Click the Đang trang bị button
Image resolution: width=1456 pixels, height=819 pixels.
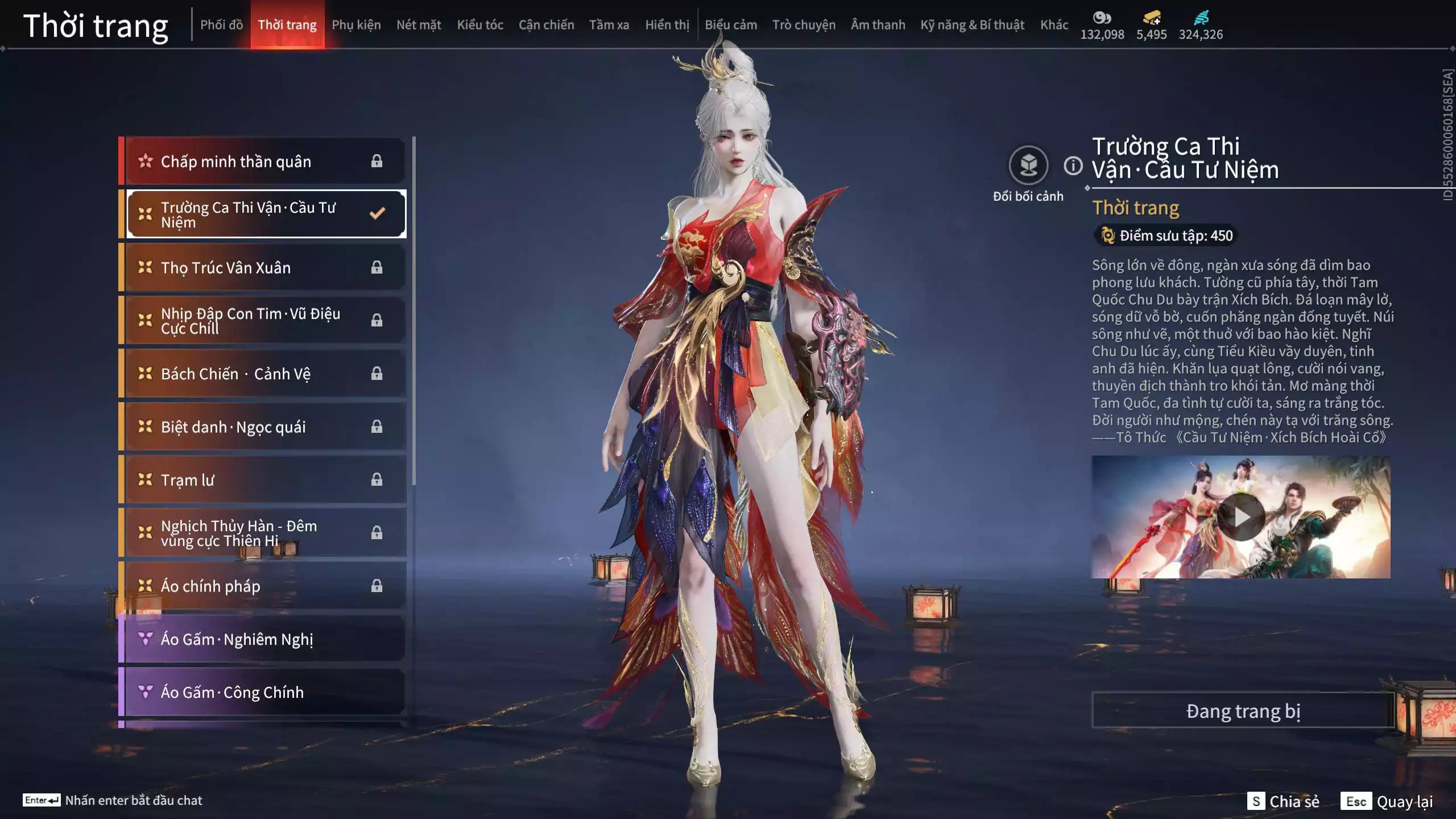(x=1243, y=711)
